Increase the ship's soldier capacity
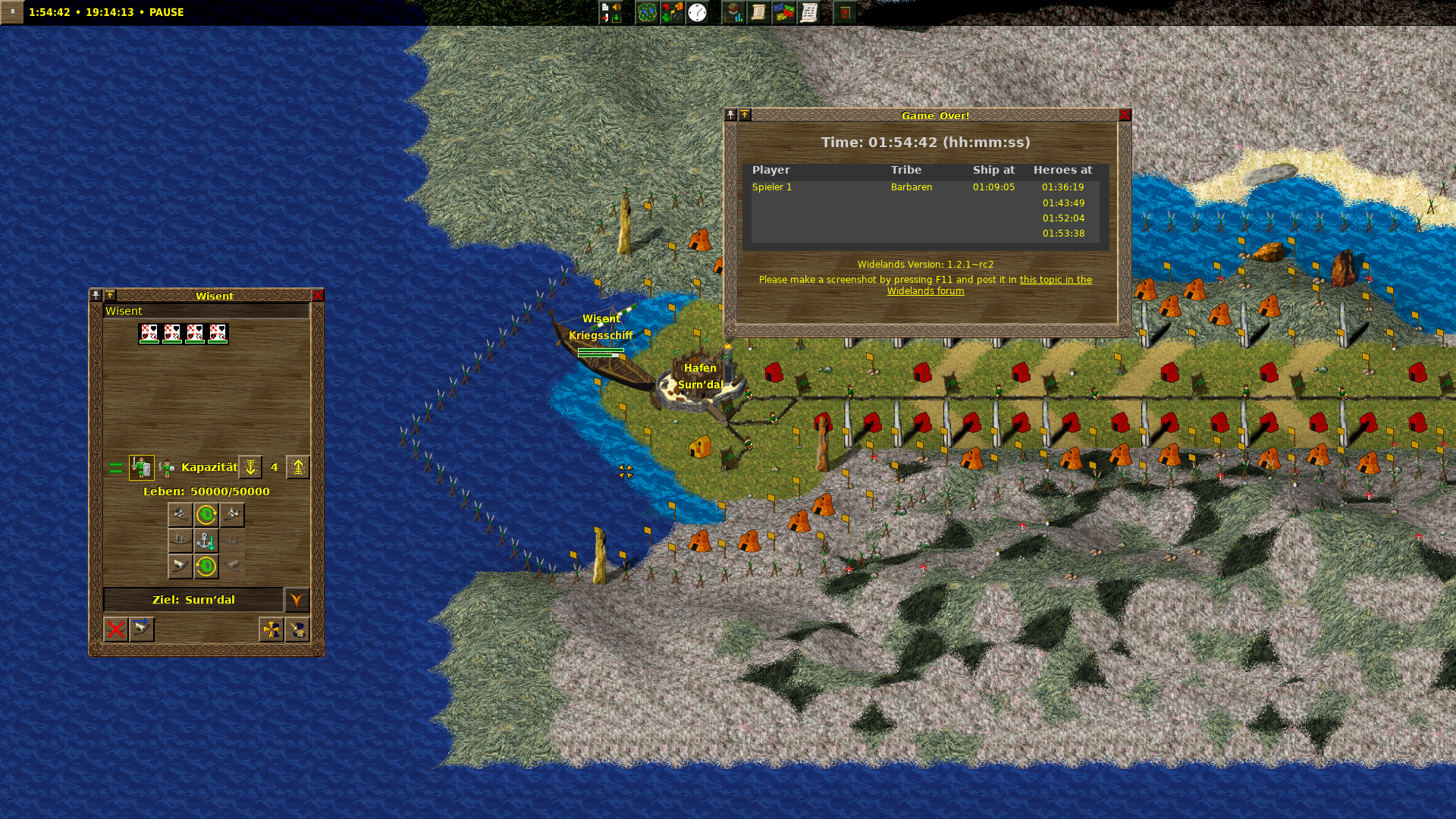1456x819 pixels. tap(298, 467)
